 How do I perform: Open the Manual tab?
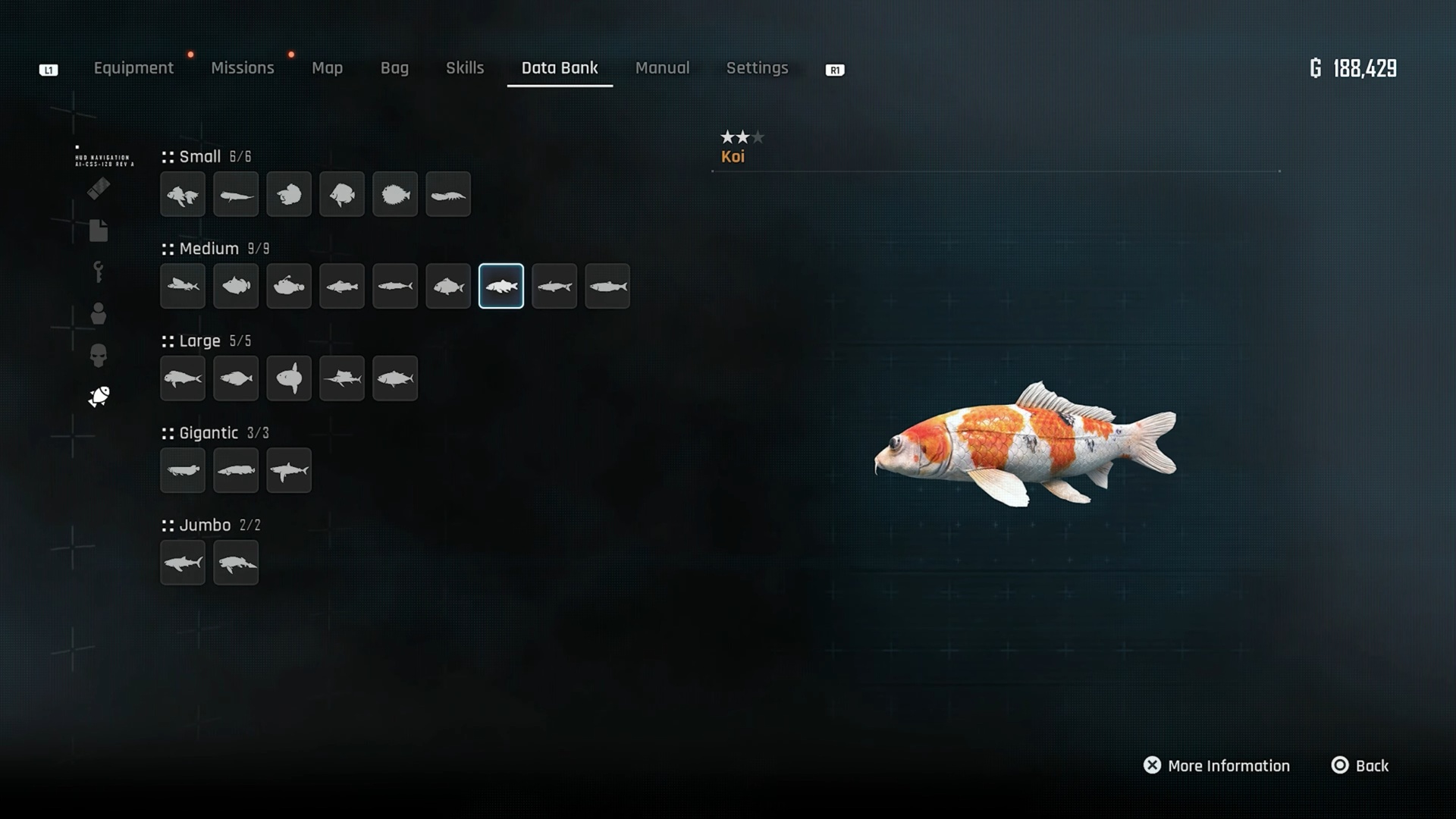pyautogui.click(x=662, y=68)
